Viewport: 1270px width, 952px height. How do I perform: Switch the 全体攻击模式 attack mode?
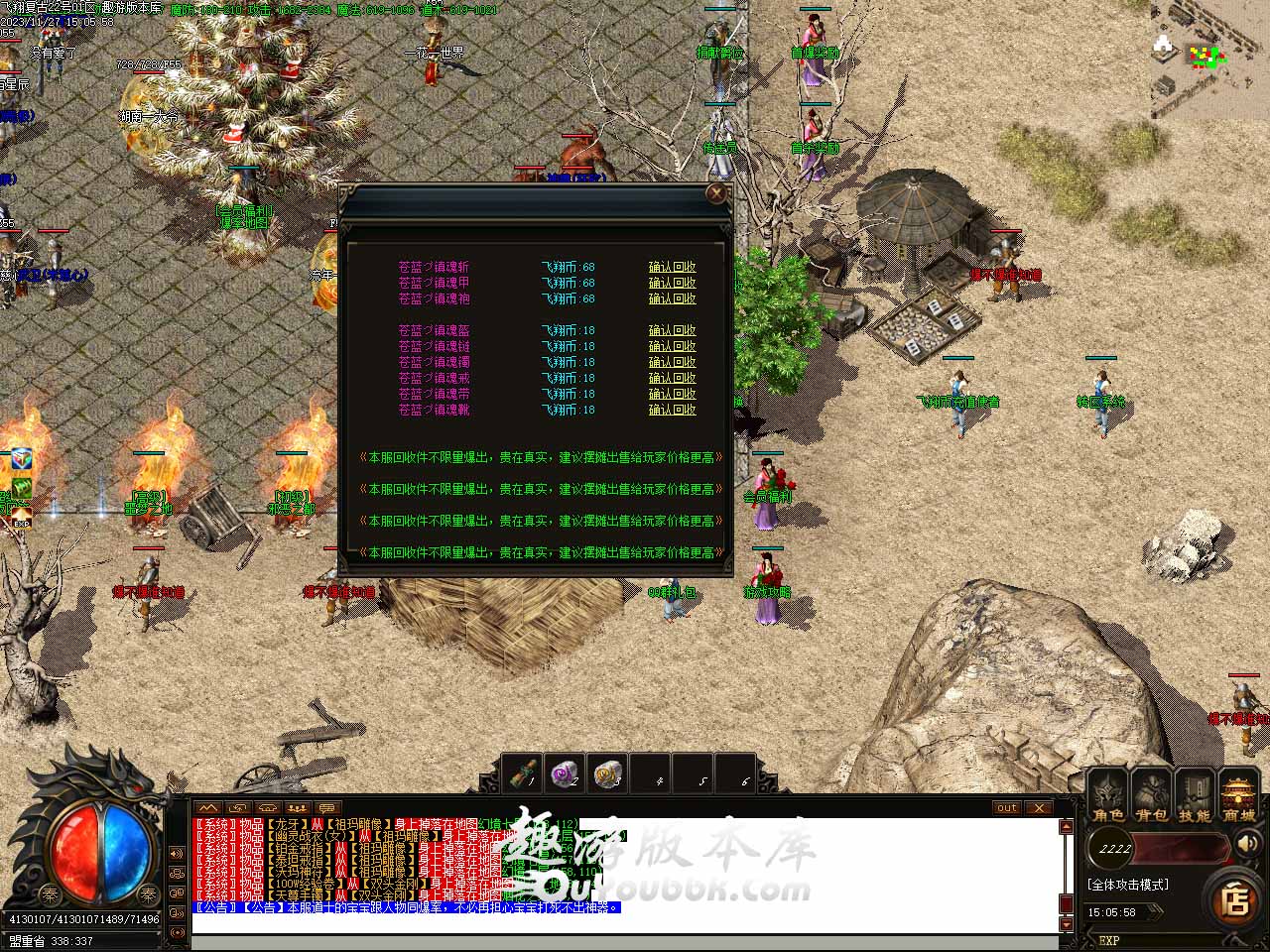1128,885
